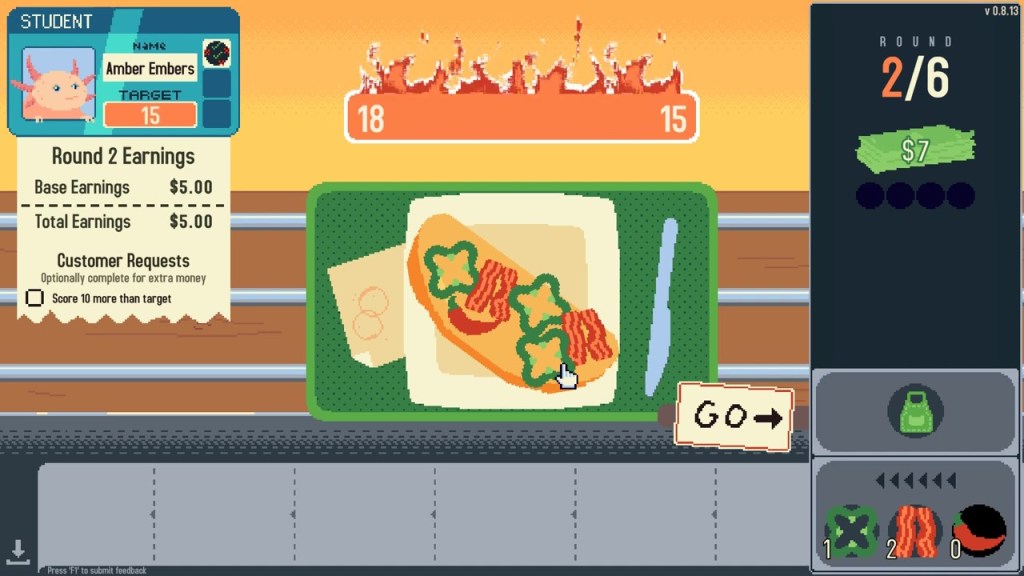This screenshot has width=1024, height=576.
Task: Tick the 'Score 10 more than target' checkbox
Action: (35, 298)
